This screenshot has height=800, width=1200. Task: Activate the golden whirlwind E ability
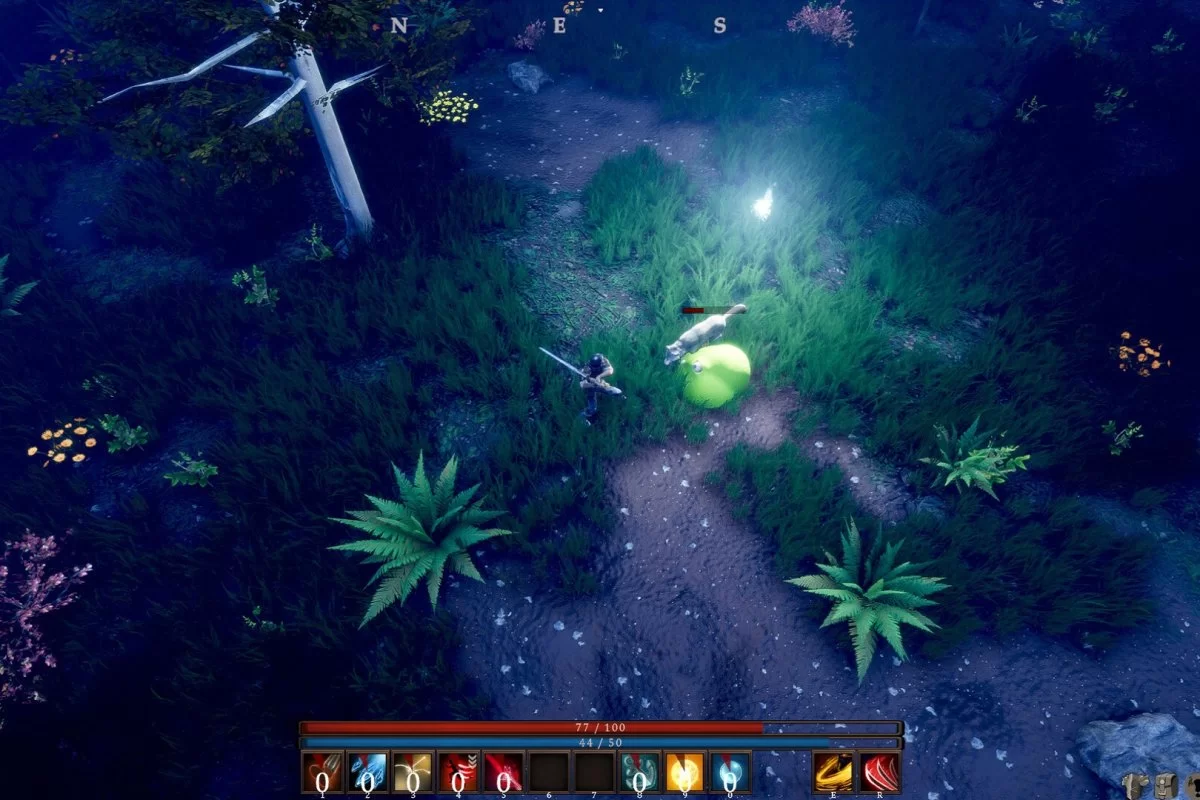pos(833,772)
